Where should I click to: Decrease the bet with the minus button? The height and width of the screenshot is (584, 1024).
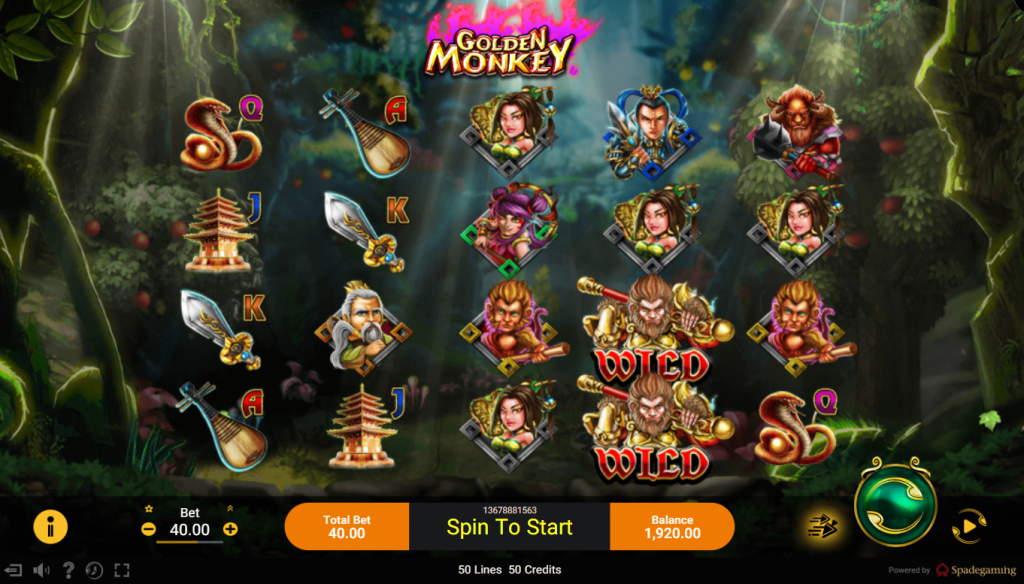coord(149,529)
